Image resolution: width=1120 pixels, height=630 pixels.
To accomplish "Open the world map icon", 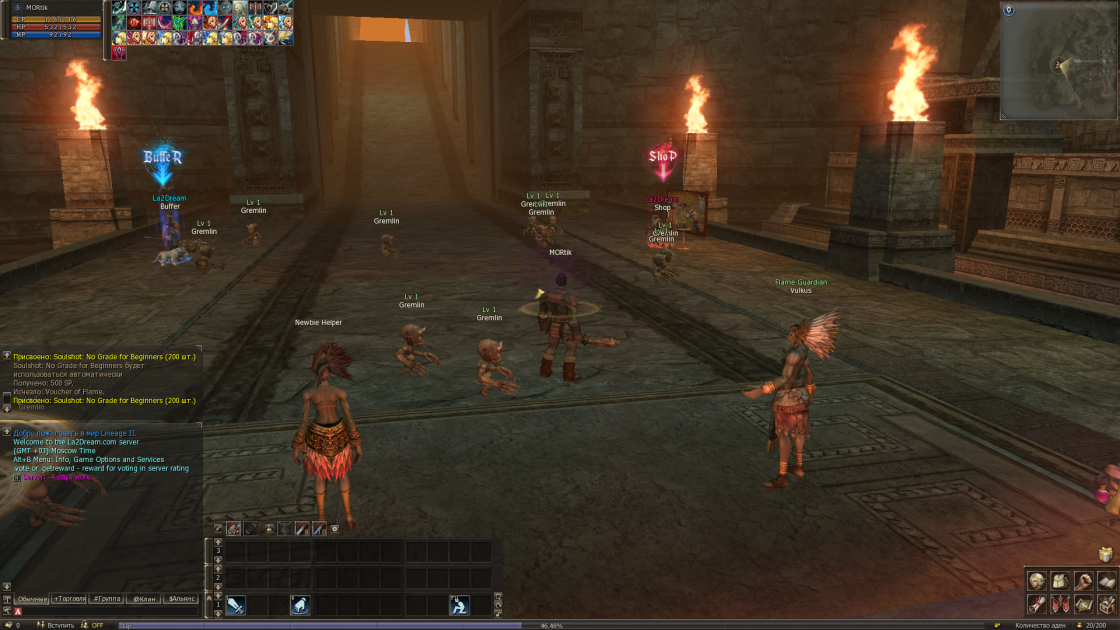I will tap(1083, 604).
